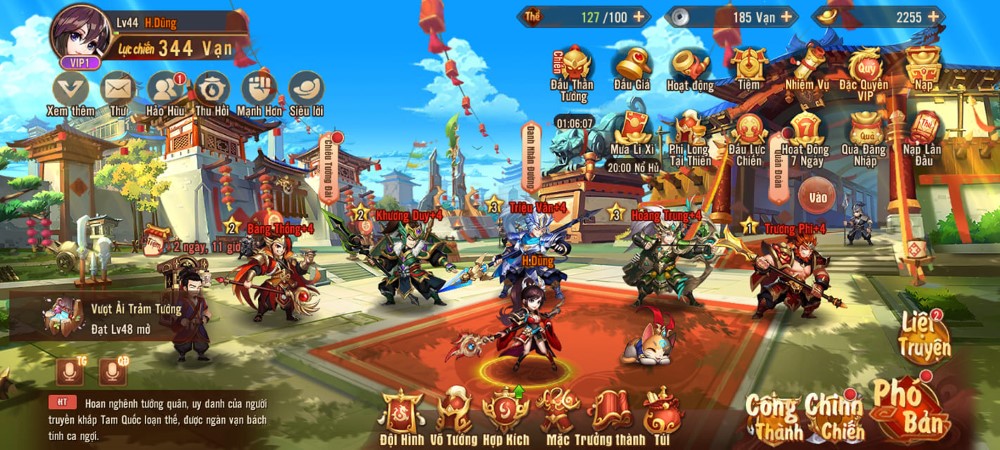Screen dimensions: 1000x450
Task: Tap the Mạnh Hơn power-up icon
Action: point(259,89)
